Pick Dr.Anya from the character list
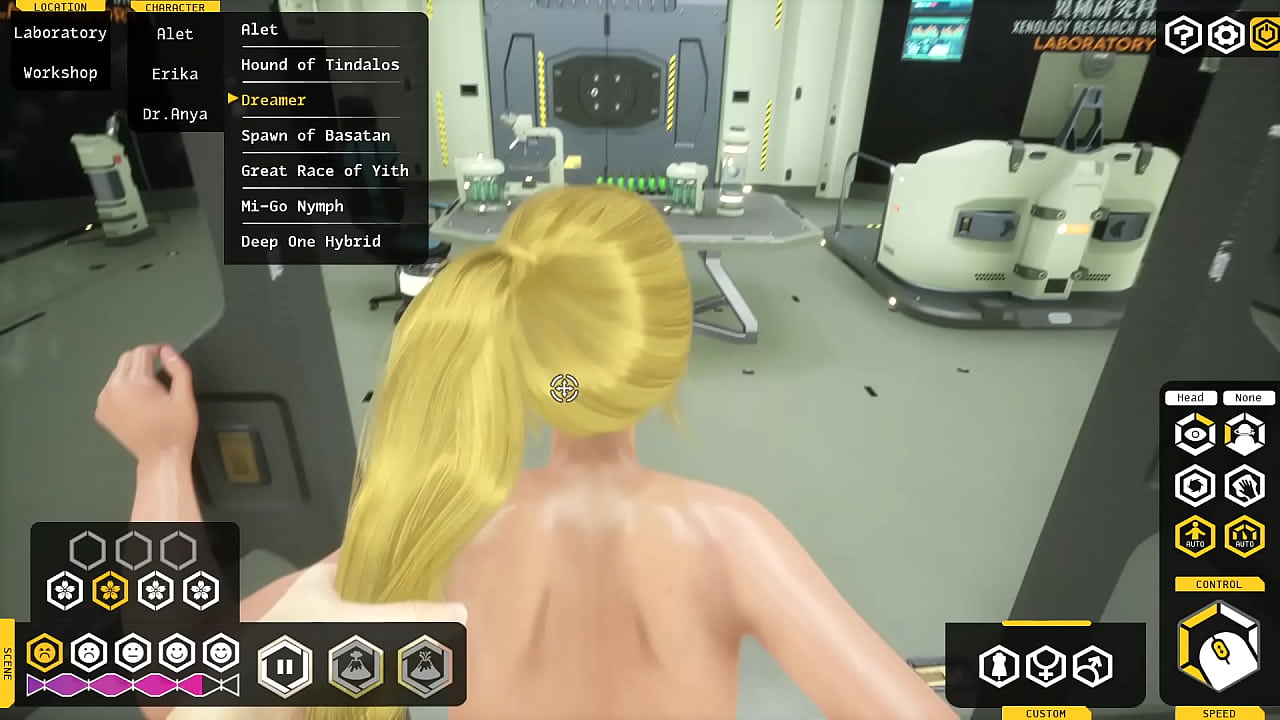1280x720 pixels. pyautogui.click(x=175, y=114)
